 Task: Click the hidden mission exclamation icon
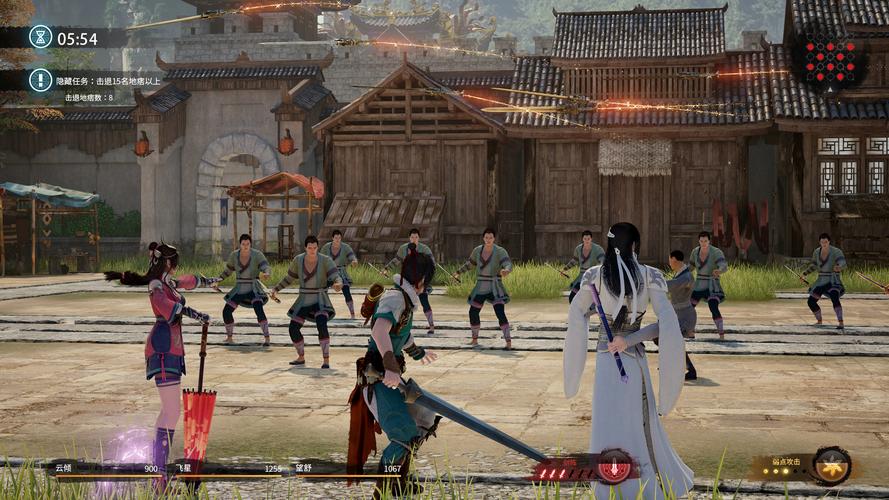click(x=41, y=80)
